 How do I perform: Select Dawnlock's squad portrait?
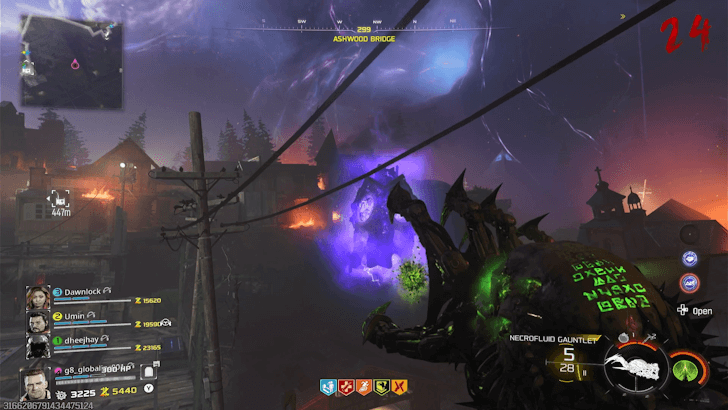38,298
